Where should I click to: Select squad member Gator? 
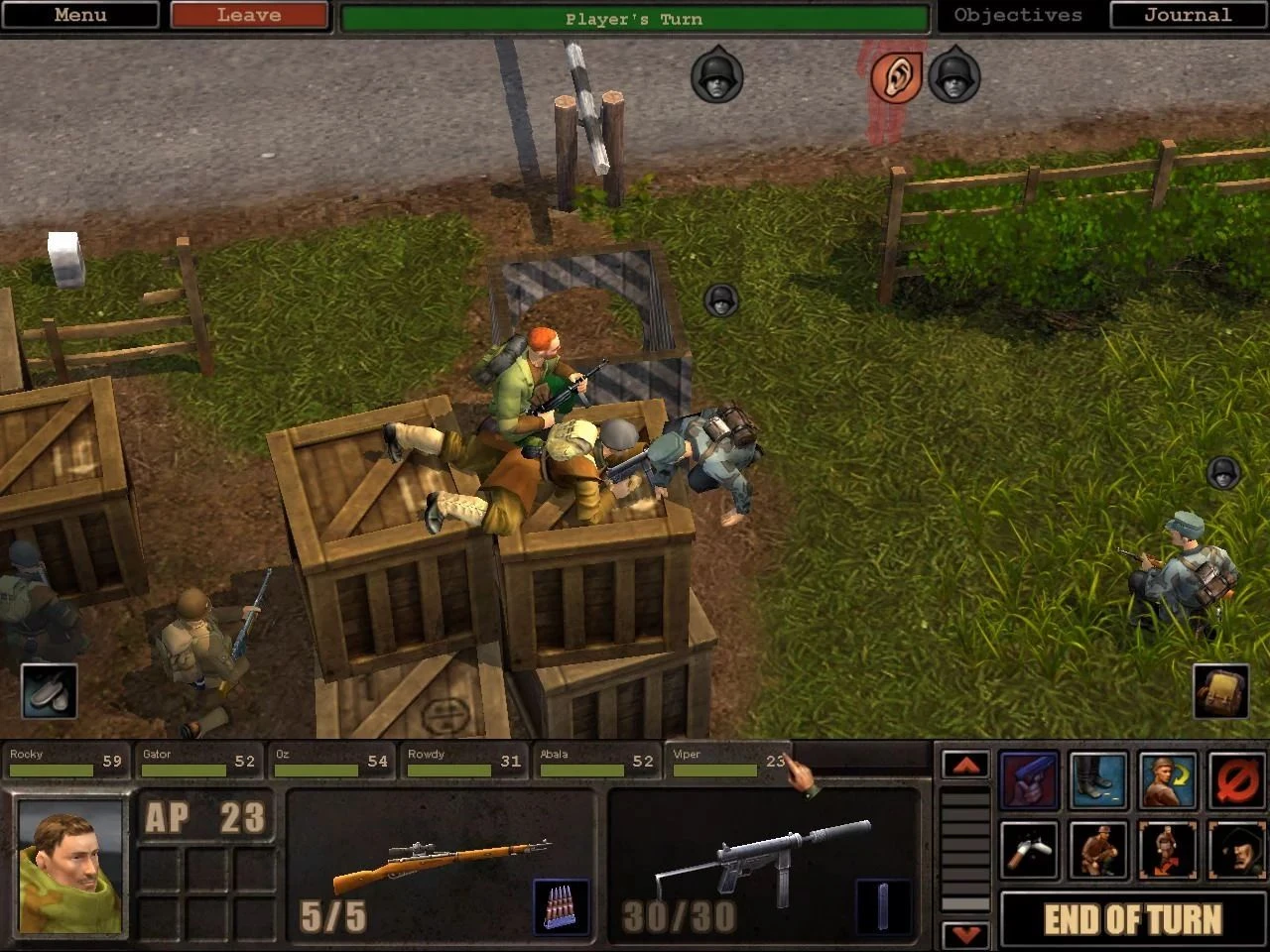[x=198, y=761]
